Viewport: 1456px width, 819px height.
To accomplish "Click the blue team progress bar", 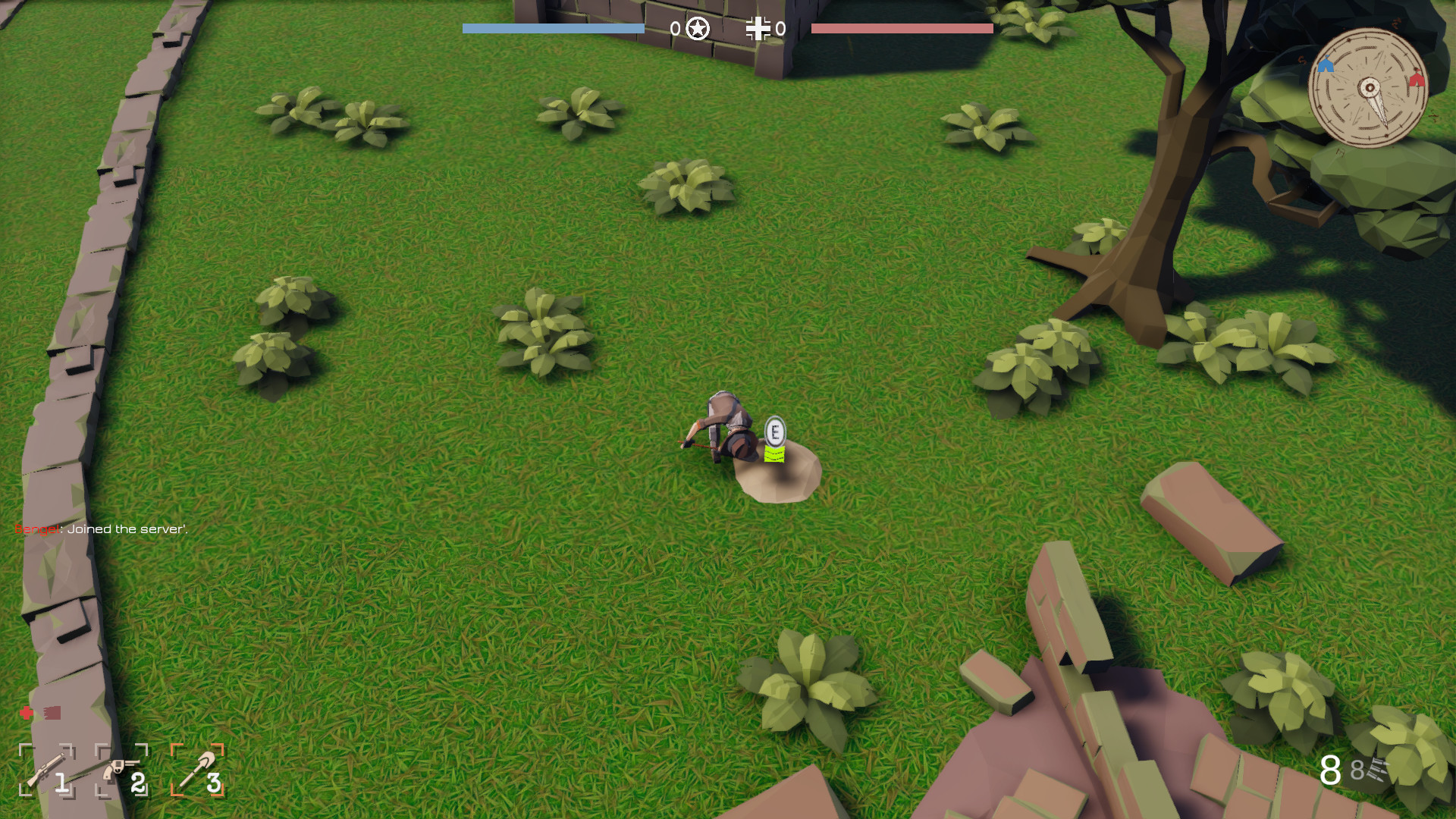I will click(552, 29).
